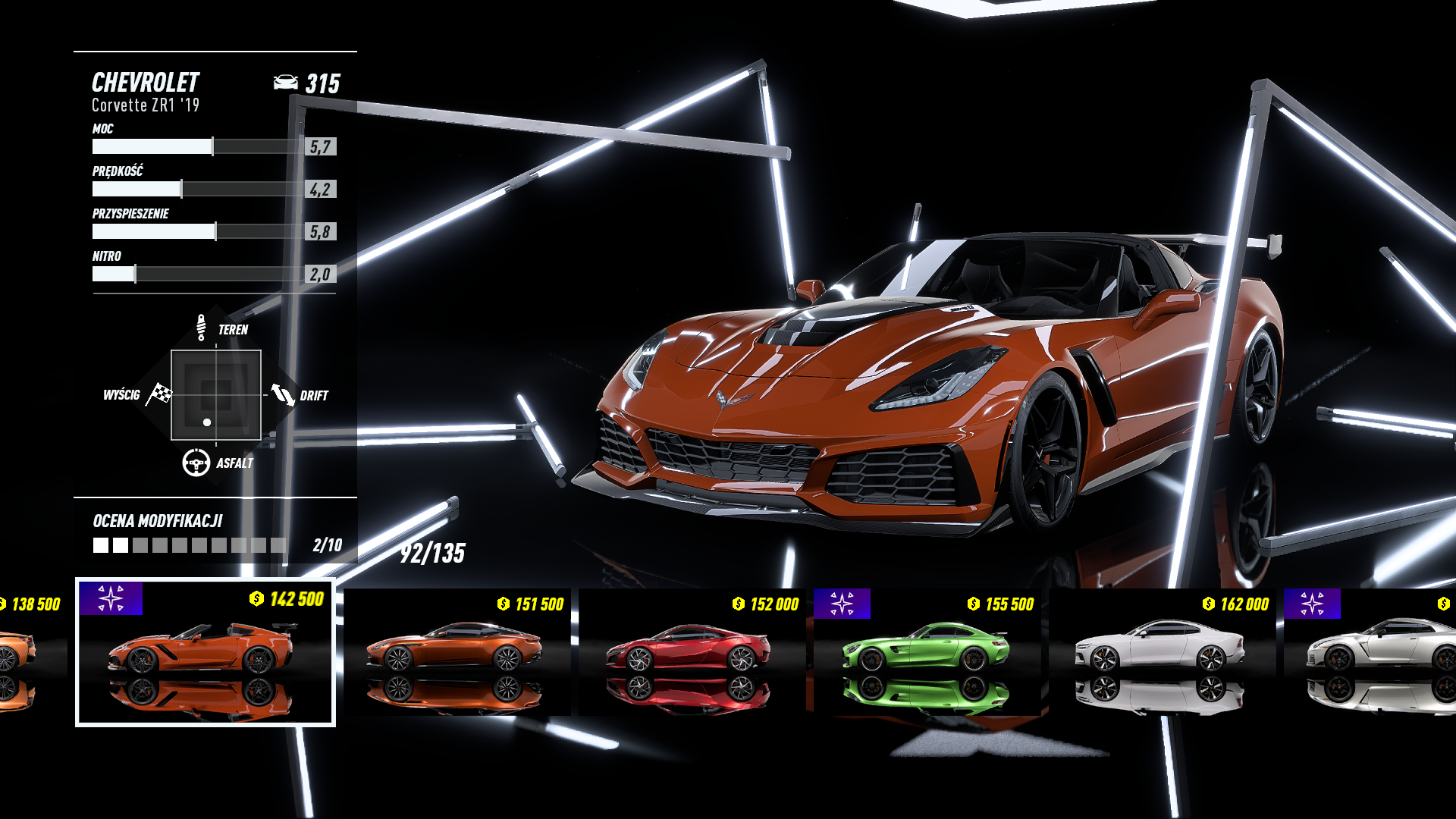Select the green Mercedes priced 155 500
Image resolution: width=1456 pixels, height=819 pixels.
tap(927, 652)
